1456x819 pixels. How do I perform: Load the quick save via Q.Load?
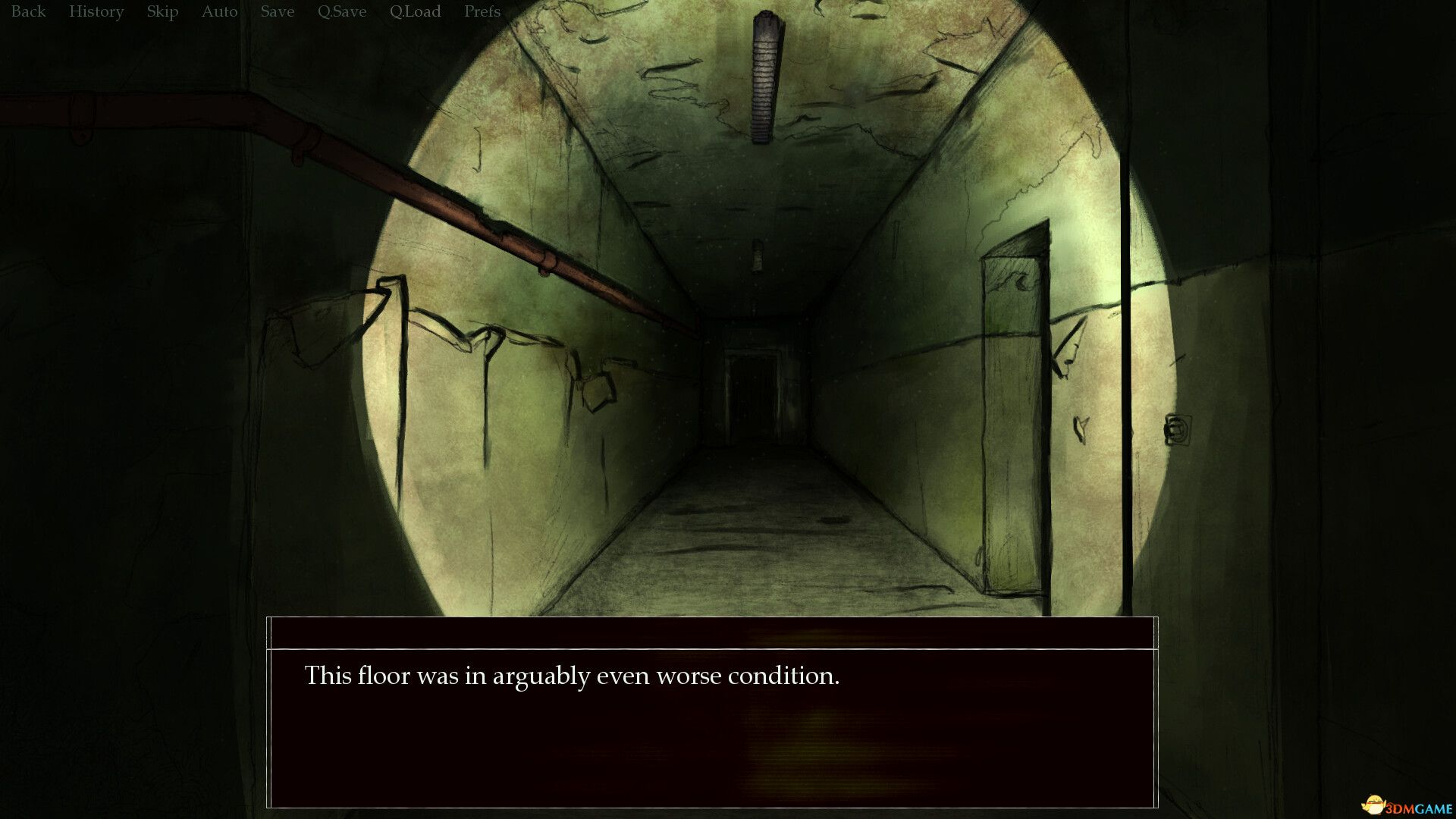415,11
